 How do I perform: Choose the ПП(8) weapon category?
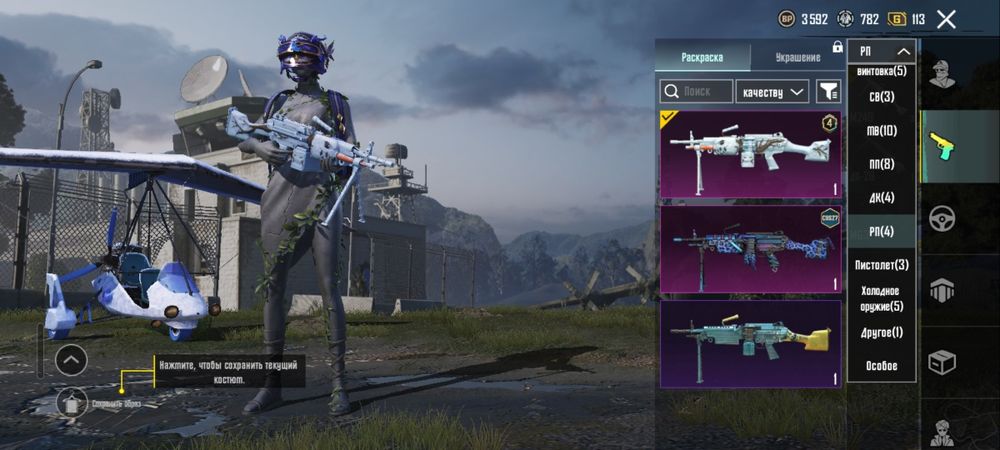[x=881, y=164]
